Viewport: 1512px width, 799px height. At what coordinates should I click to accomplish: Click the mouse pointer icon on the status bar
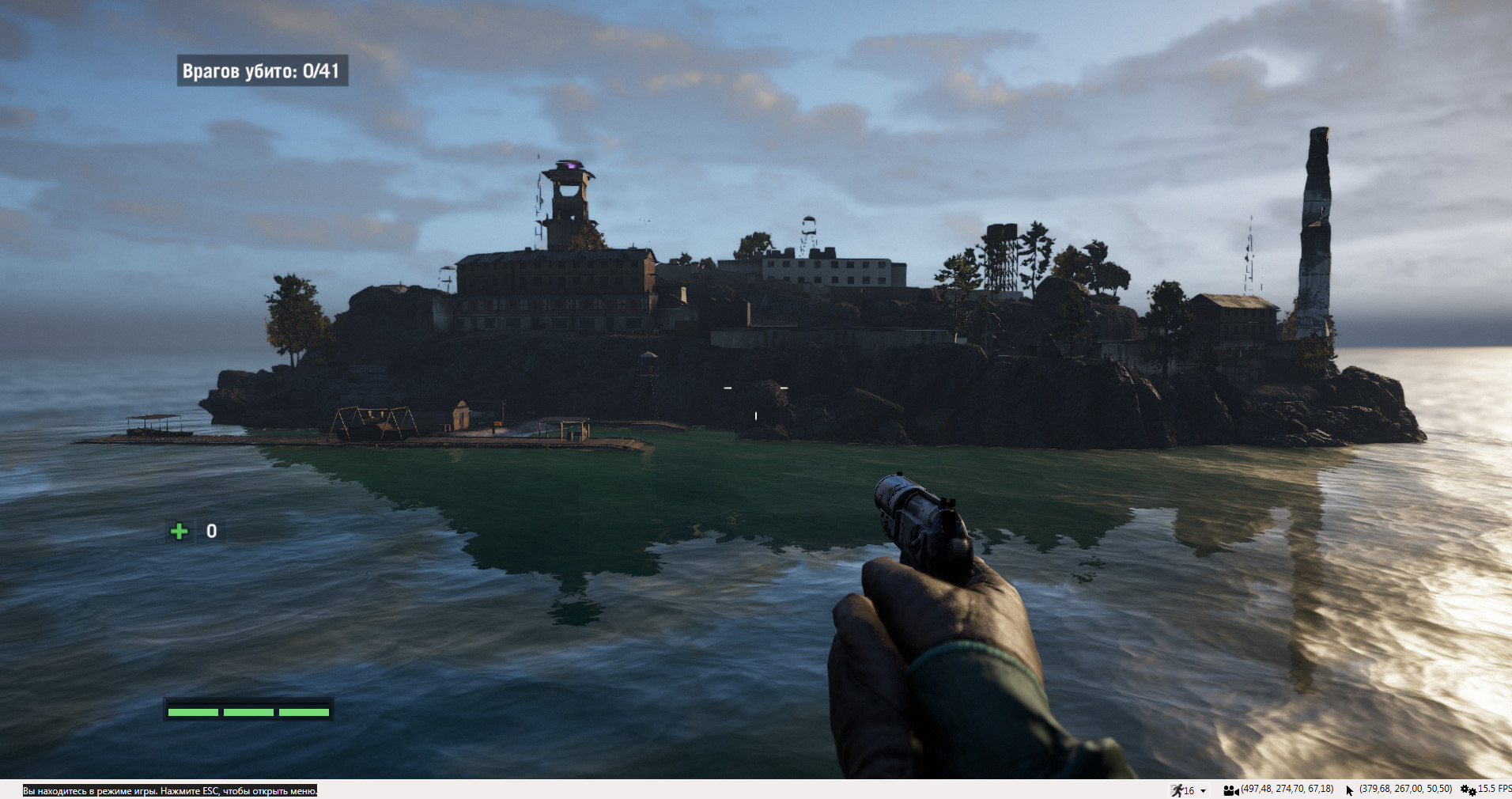pos(1348,789)
